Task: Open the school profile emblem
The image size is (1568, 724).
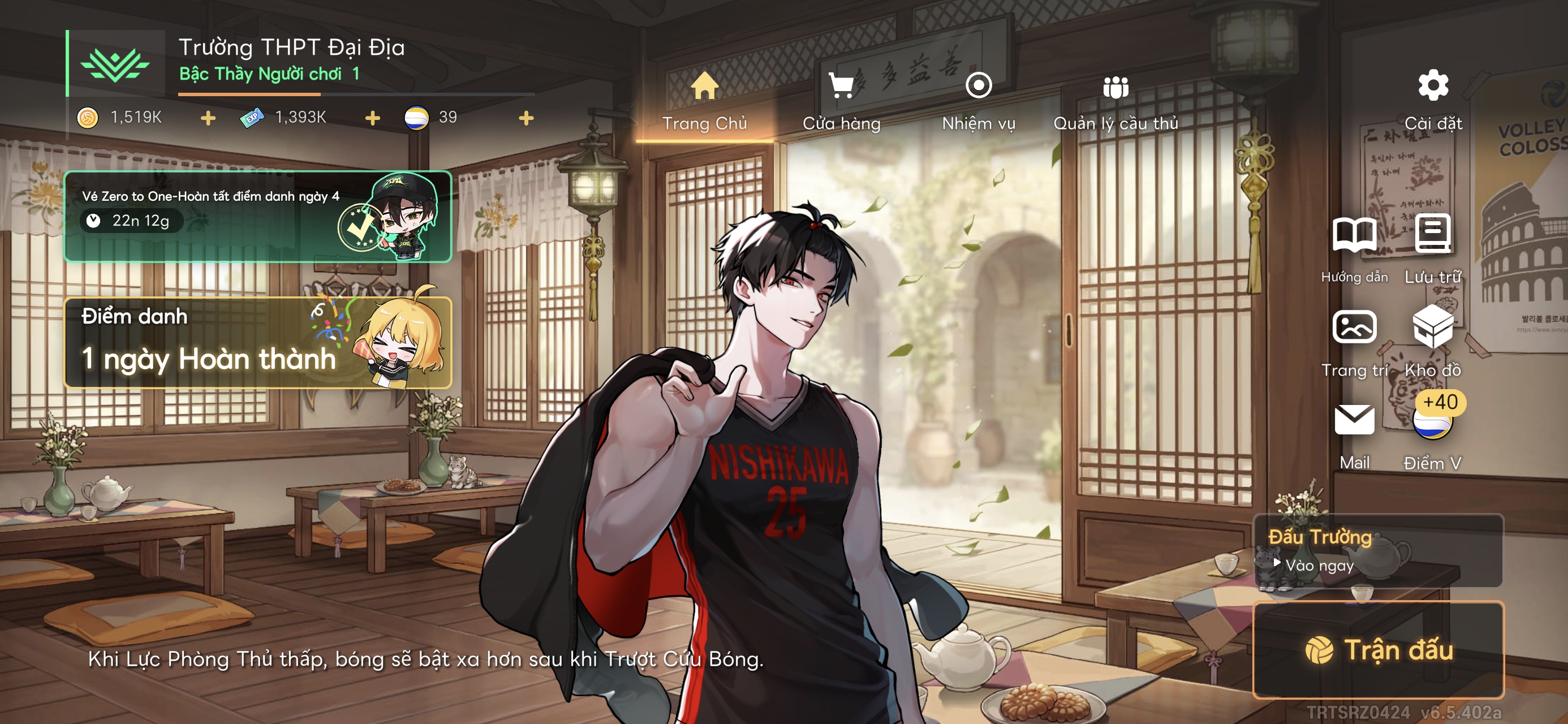Action: (115, 63)
